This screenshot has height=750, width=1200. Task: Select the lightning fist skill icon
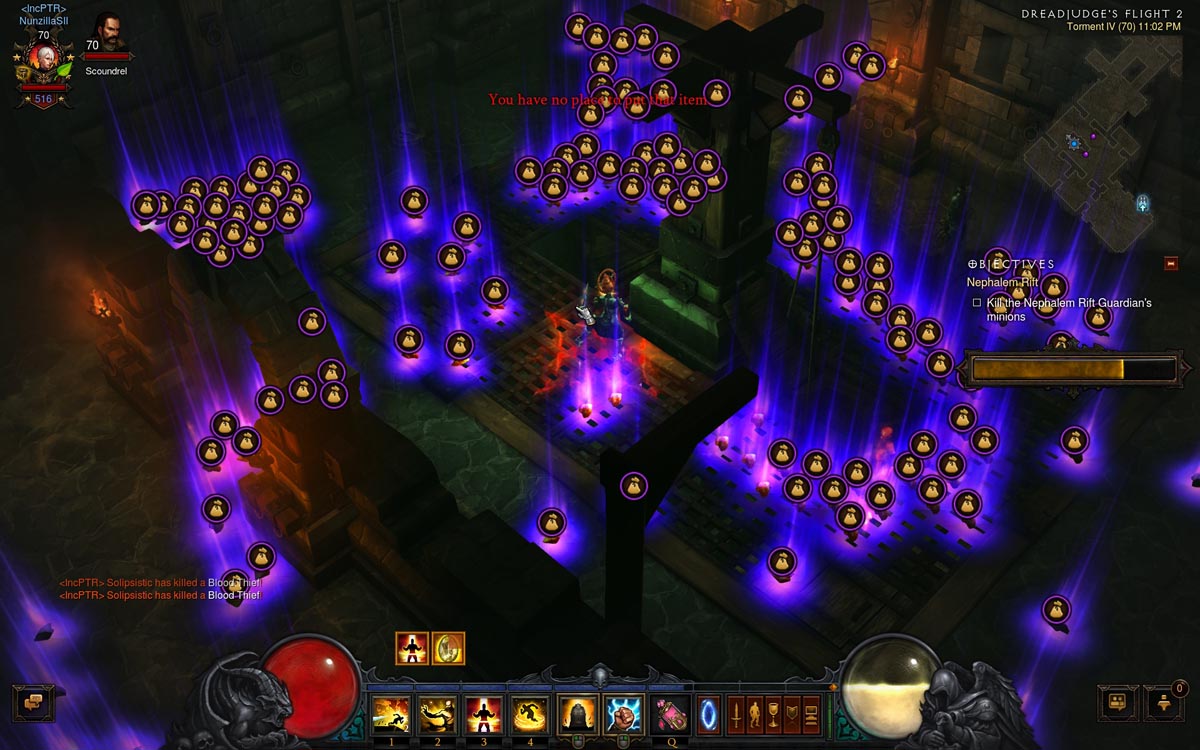pyautogui.click(x=625, y=714)
